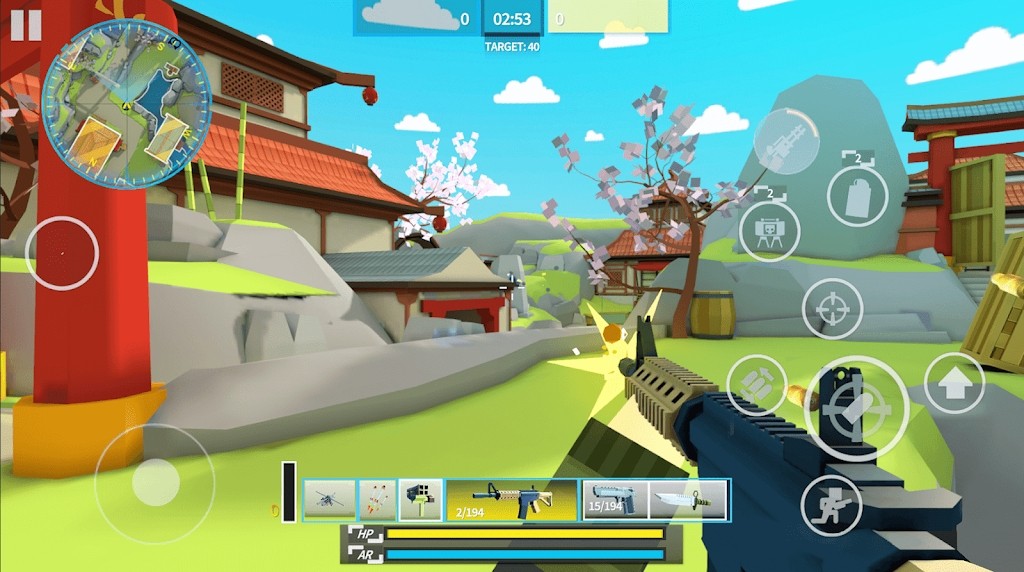Select the assault rifle weapon slot

[511, 500]
